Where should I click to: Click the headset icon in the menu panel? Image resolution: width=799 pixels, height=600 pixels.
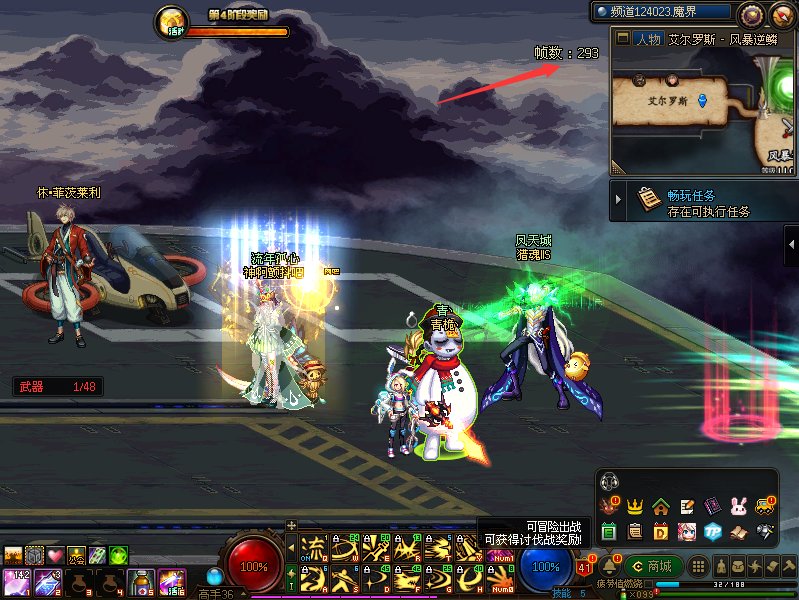[609, 482]
